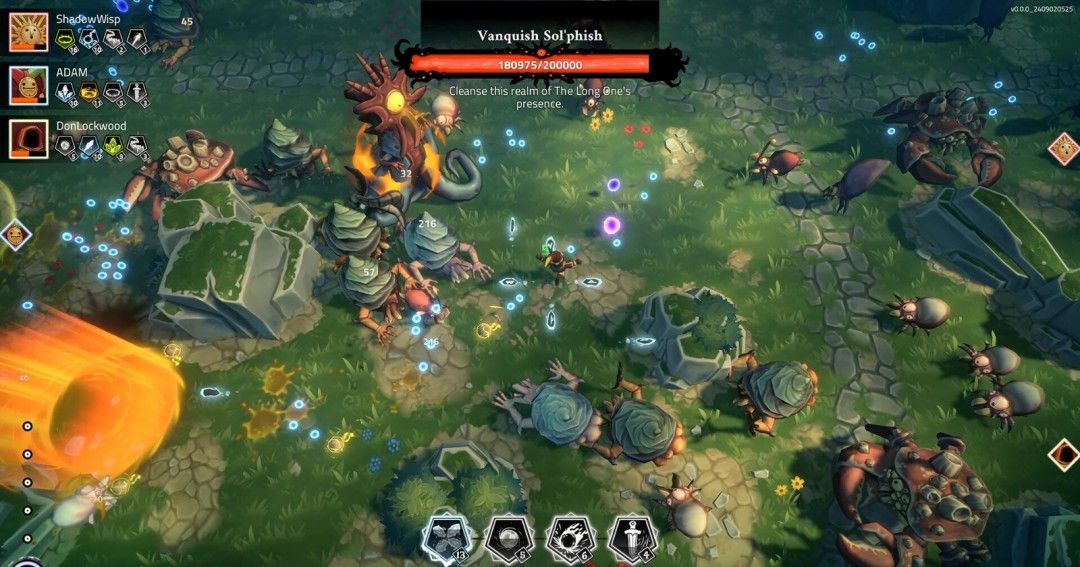Click the dark-hood offscreen ally marker

(1064, 454)
